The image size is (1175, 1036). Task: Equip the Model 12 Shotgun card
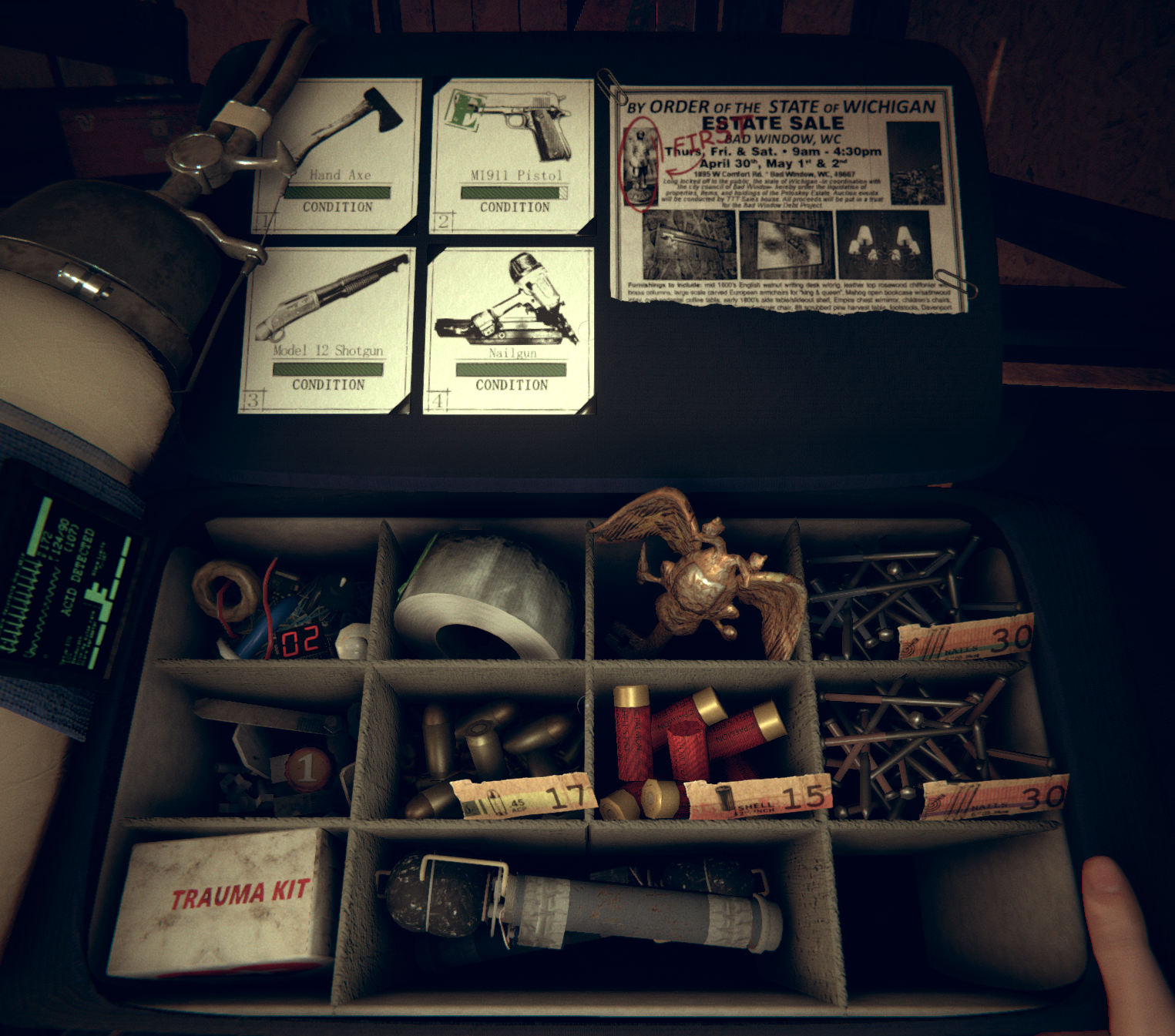(327, 330)
